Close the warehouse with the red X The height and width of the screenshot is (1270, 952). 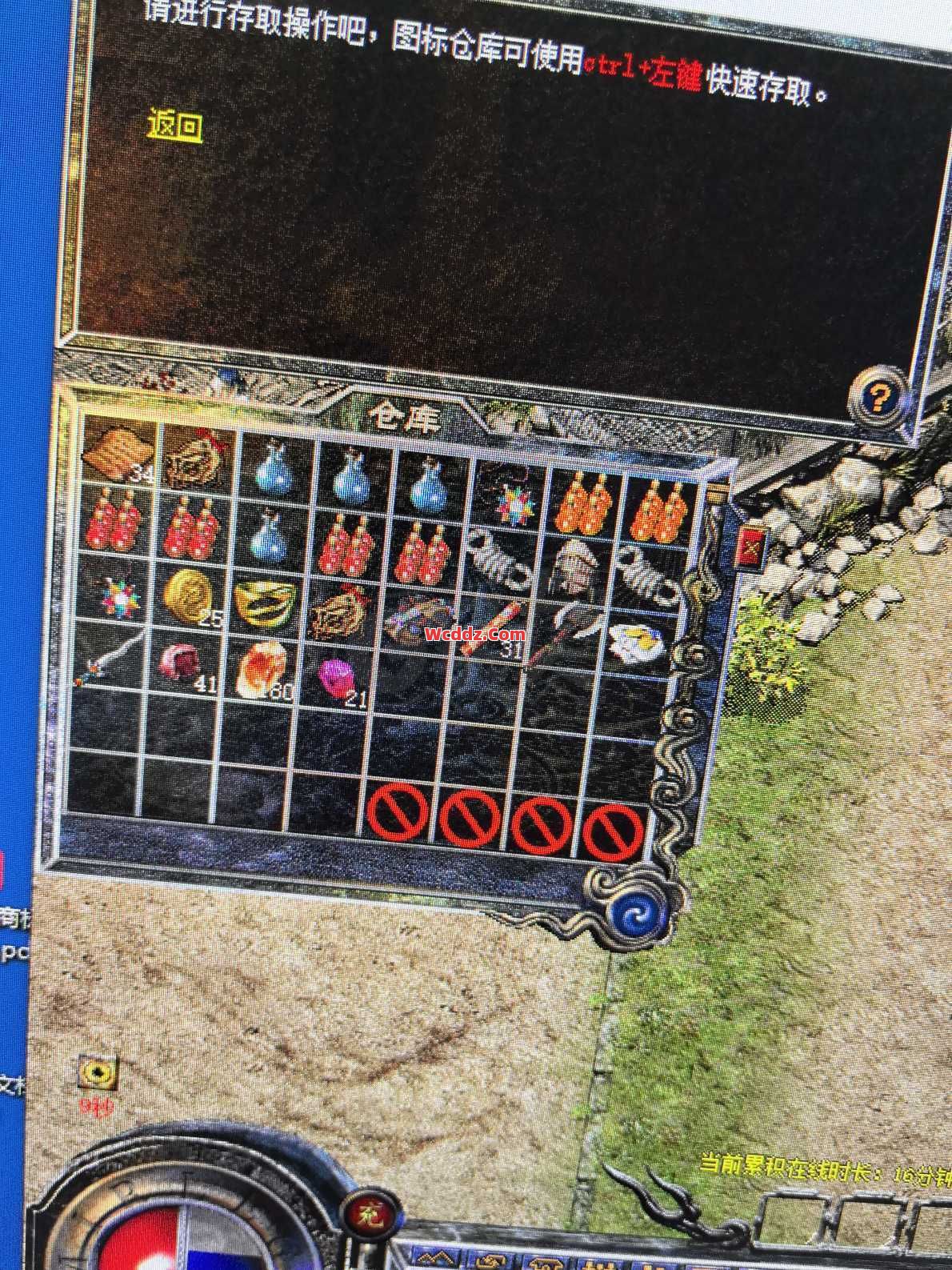[751, 547]
